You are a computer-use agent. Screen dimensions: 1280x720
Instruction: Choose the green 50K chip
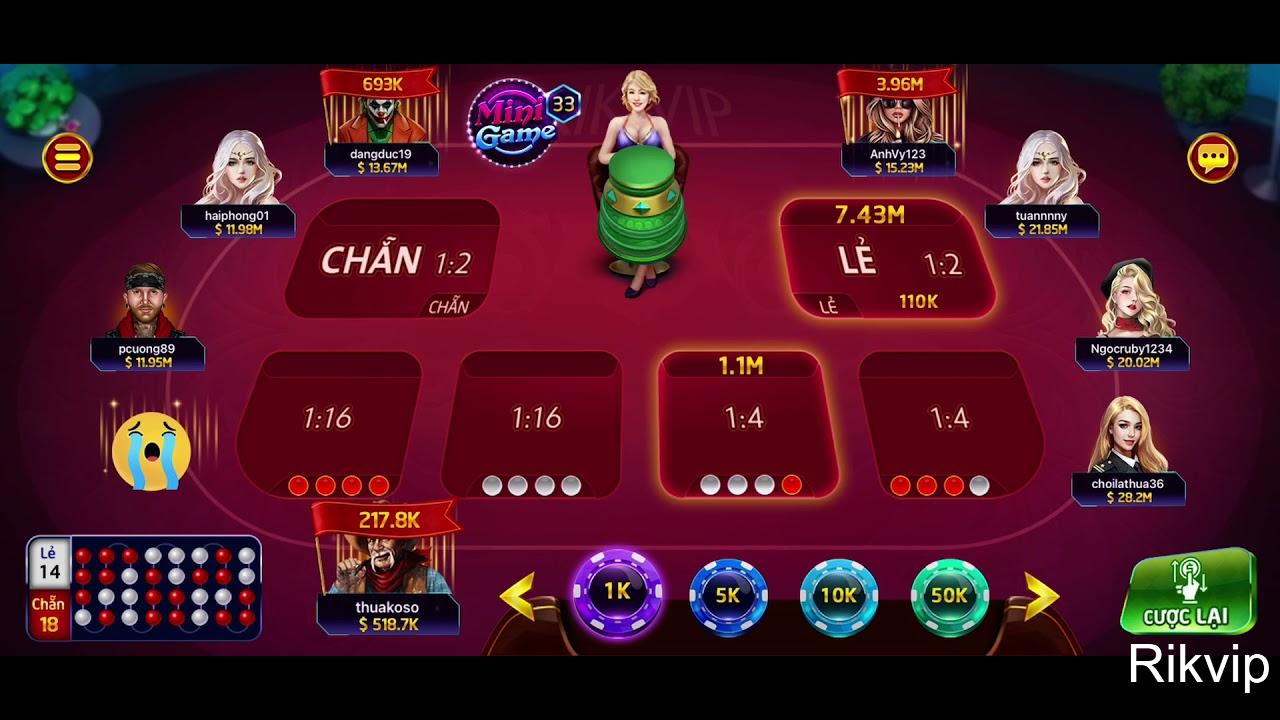(949, 595)
